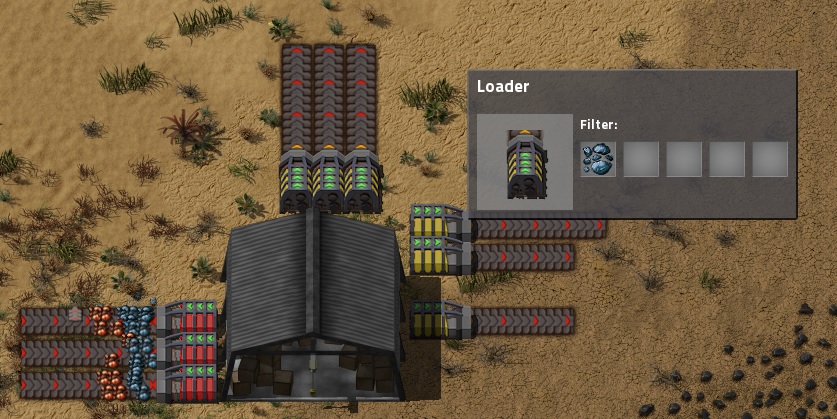
Task: Select the ore filter slot
Action: point(598,159)
